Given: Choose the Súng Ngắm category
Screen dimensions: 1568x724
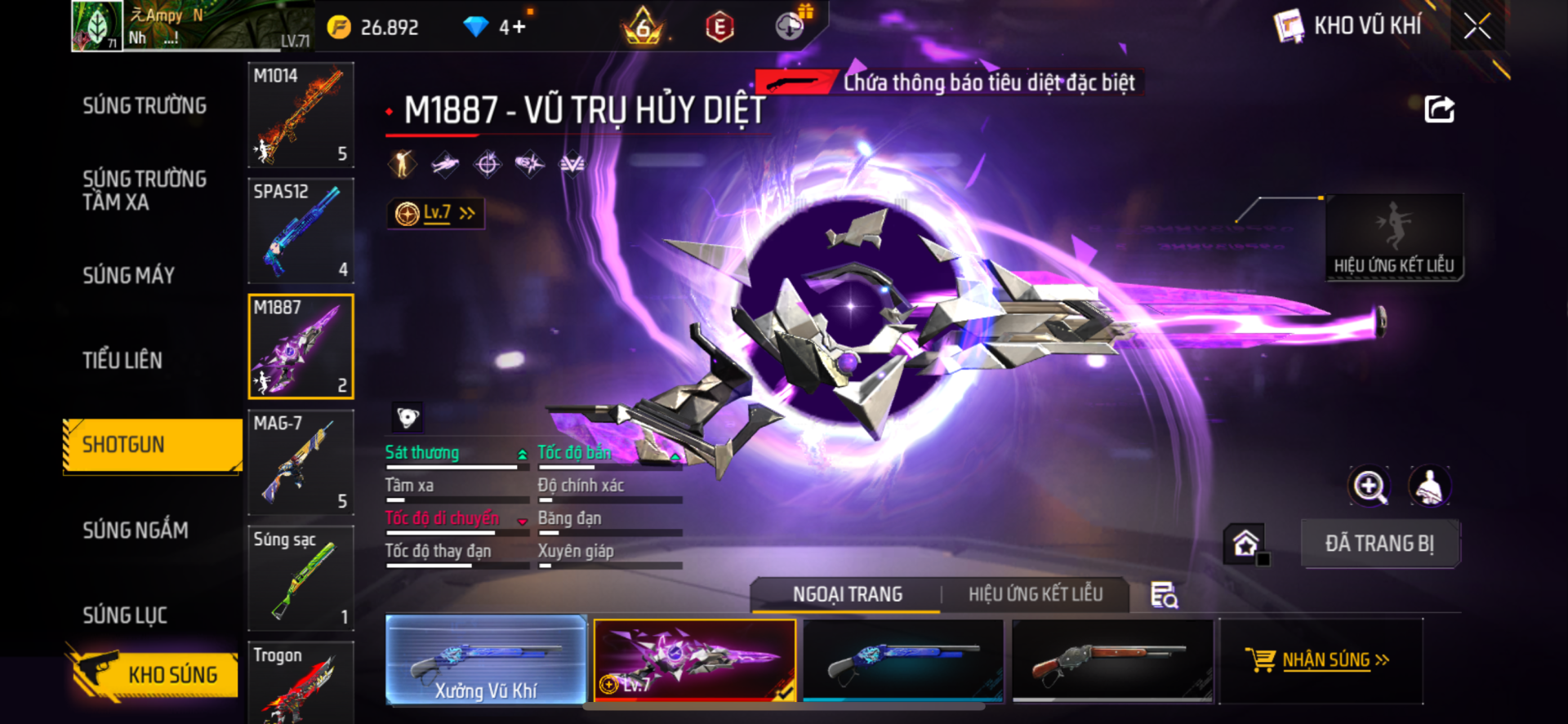Looking at the screenshot, I should click(136, 531).
